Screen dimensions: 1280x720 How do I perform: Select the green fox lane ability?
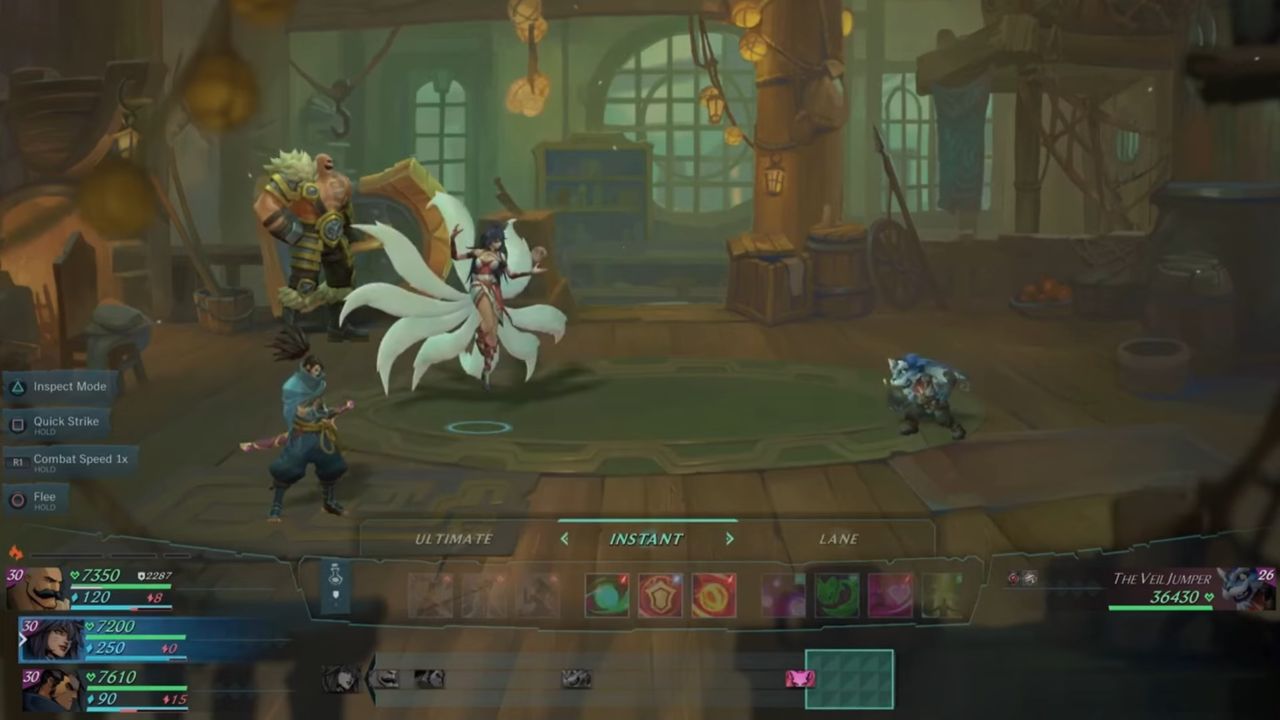[836, 595]
